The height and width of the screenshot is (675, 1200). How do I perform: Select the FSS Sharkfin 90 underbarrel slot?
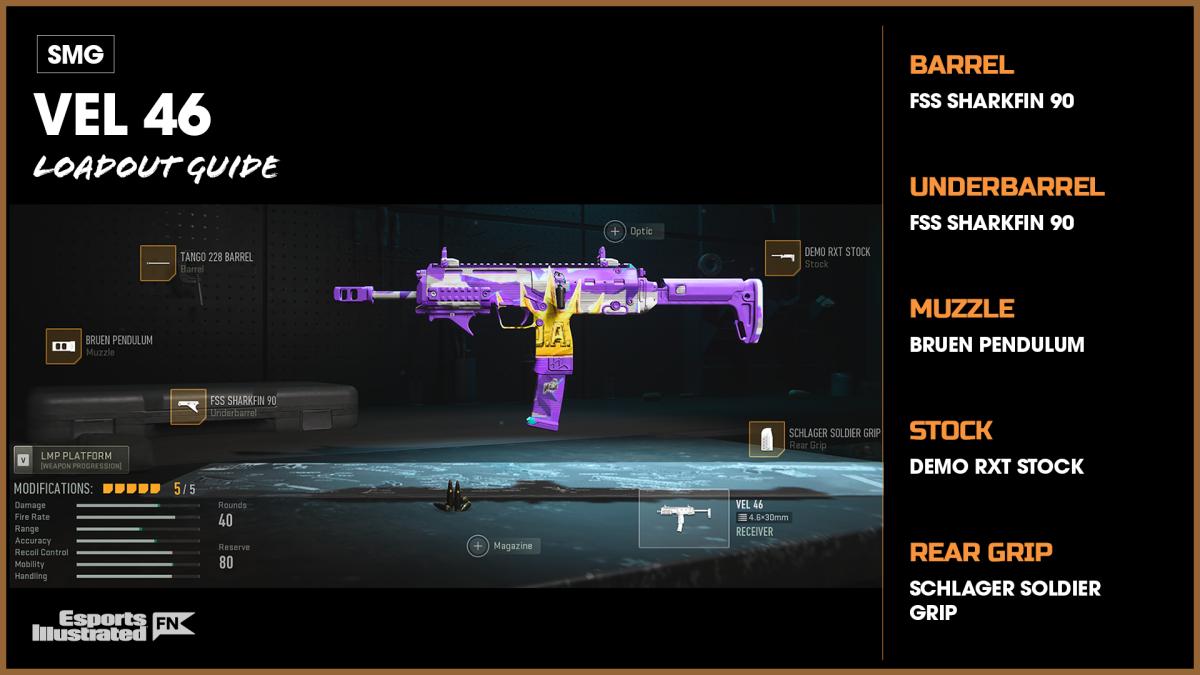[x=188, y=406]
